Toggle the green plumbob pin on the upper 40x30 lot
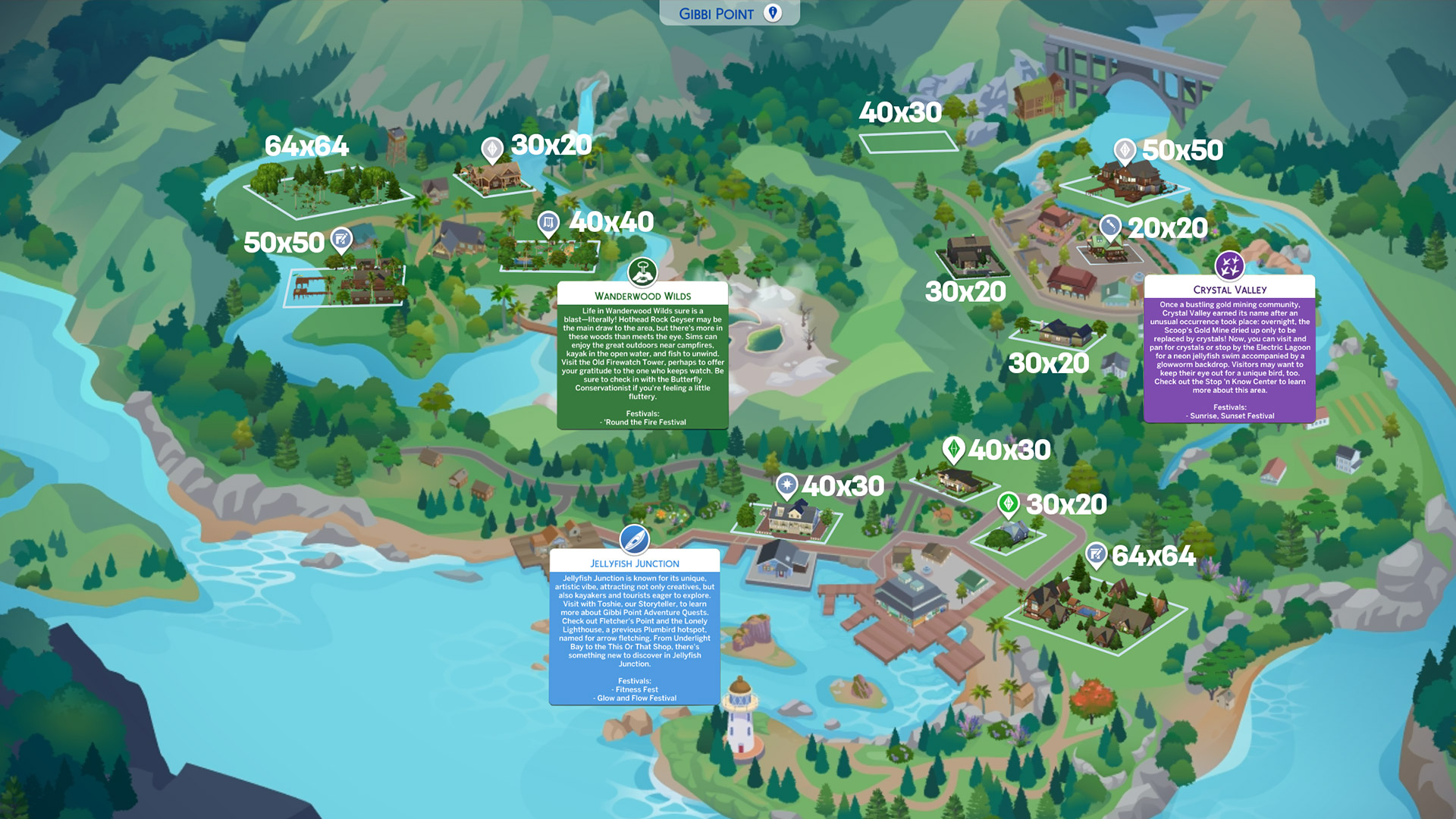 tap(955, 449)
